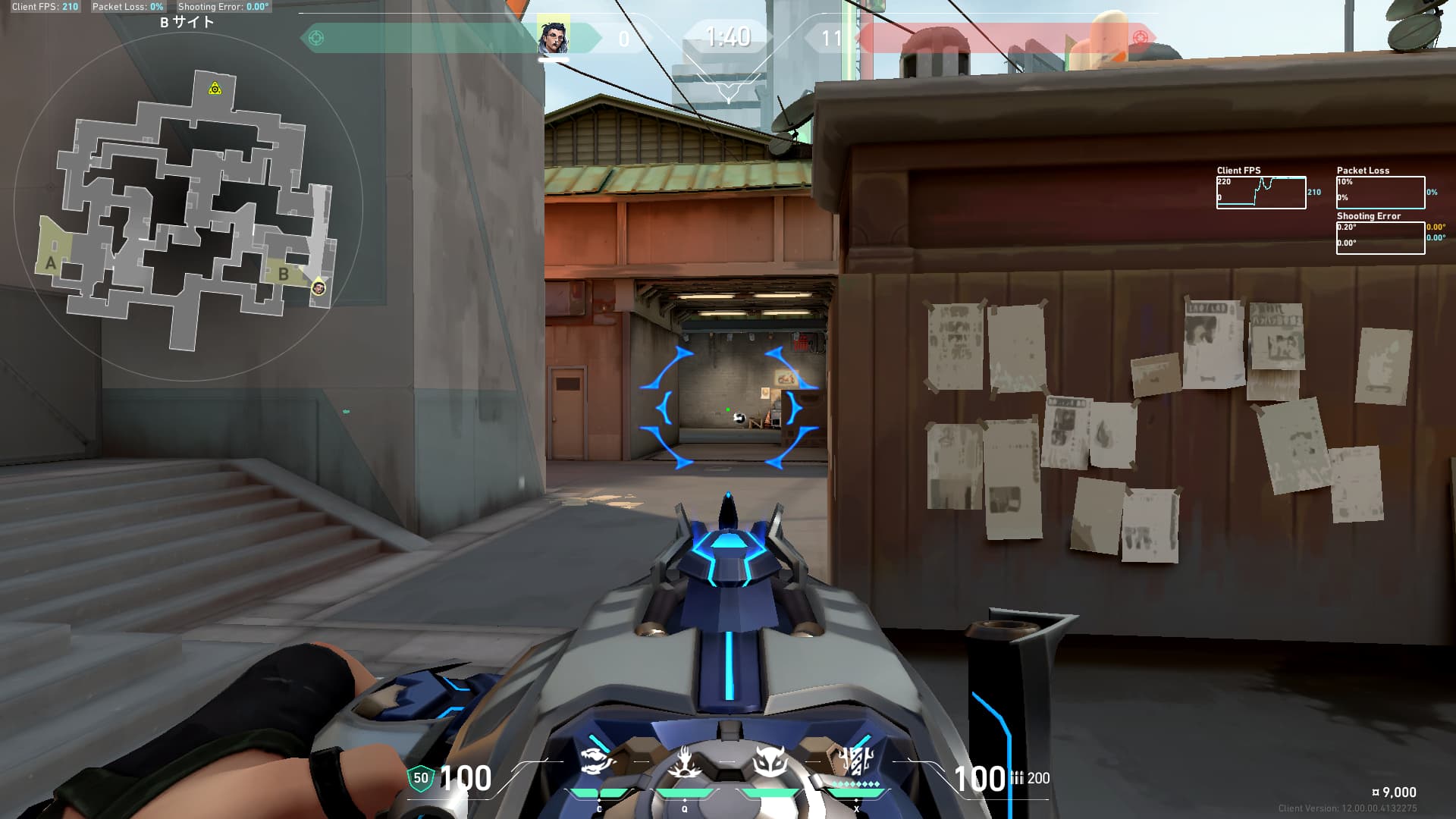Click the circular minimap

tap(188, 206)
